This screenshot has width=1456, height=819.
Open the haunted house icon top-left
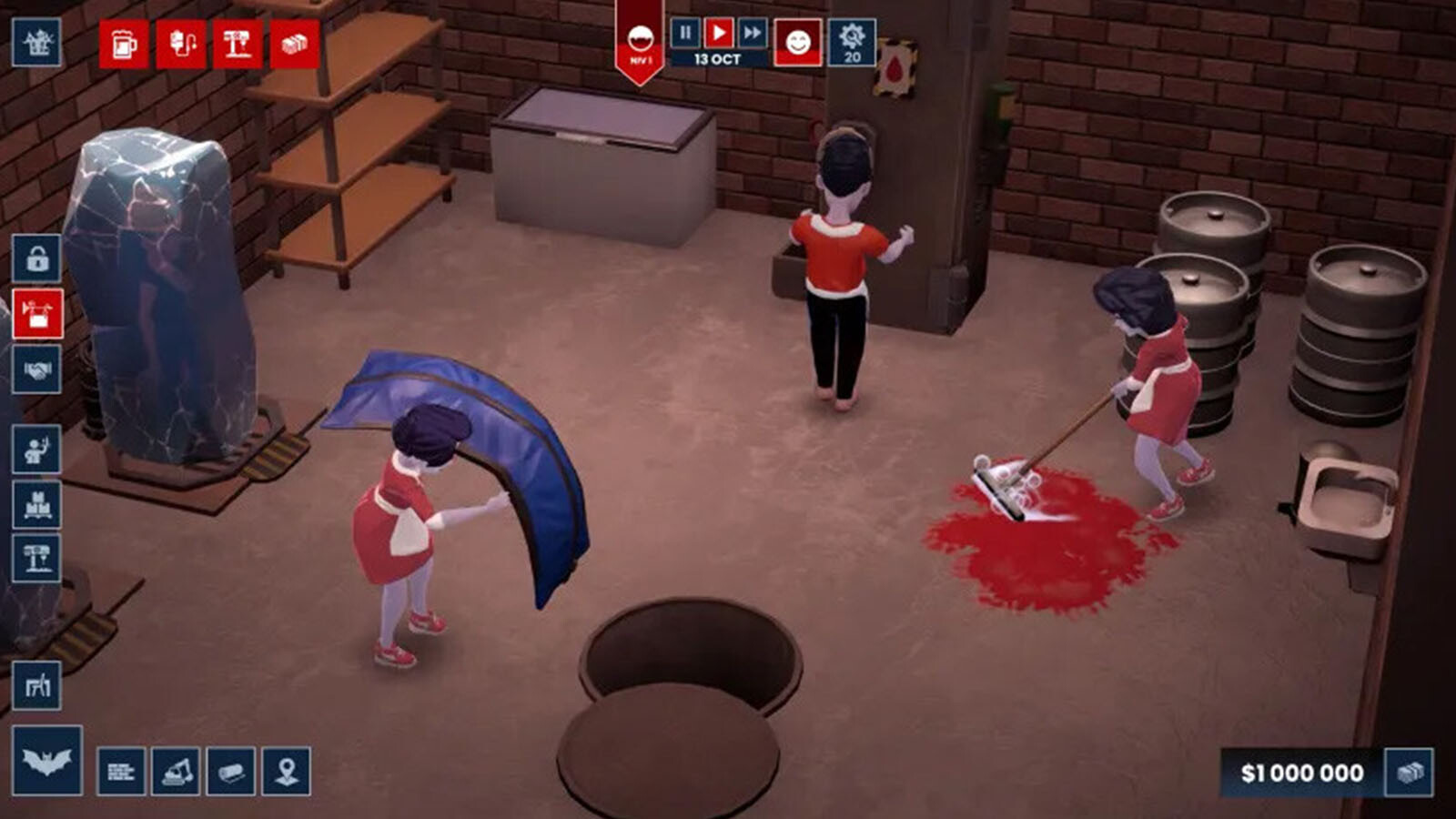(x=37, y=42)
